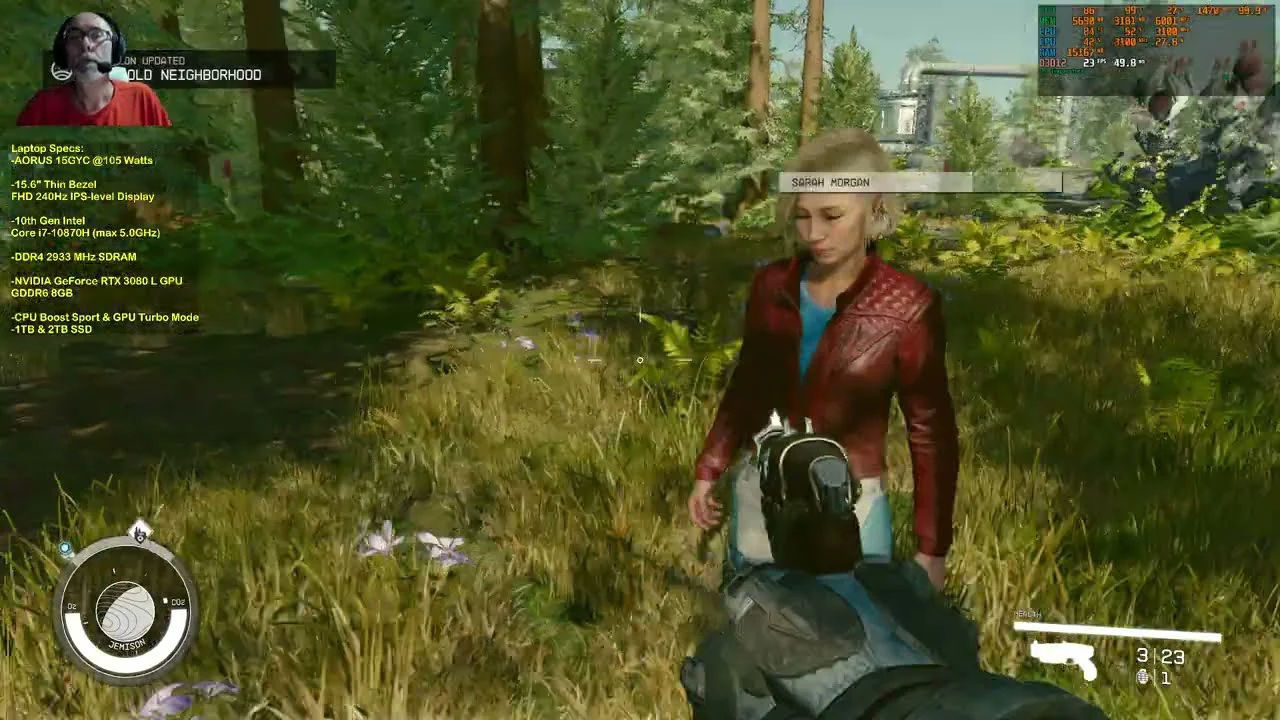1280x720 pixels.
Task: Click the streamer webcam overlay
Action: click(x=93, y=69)
